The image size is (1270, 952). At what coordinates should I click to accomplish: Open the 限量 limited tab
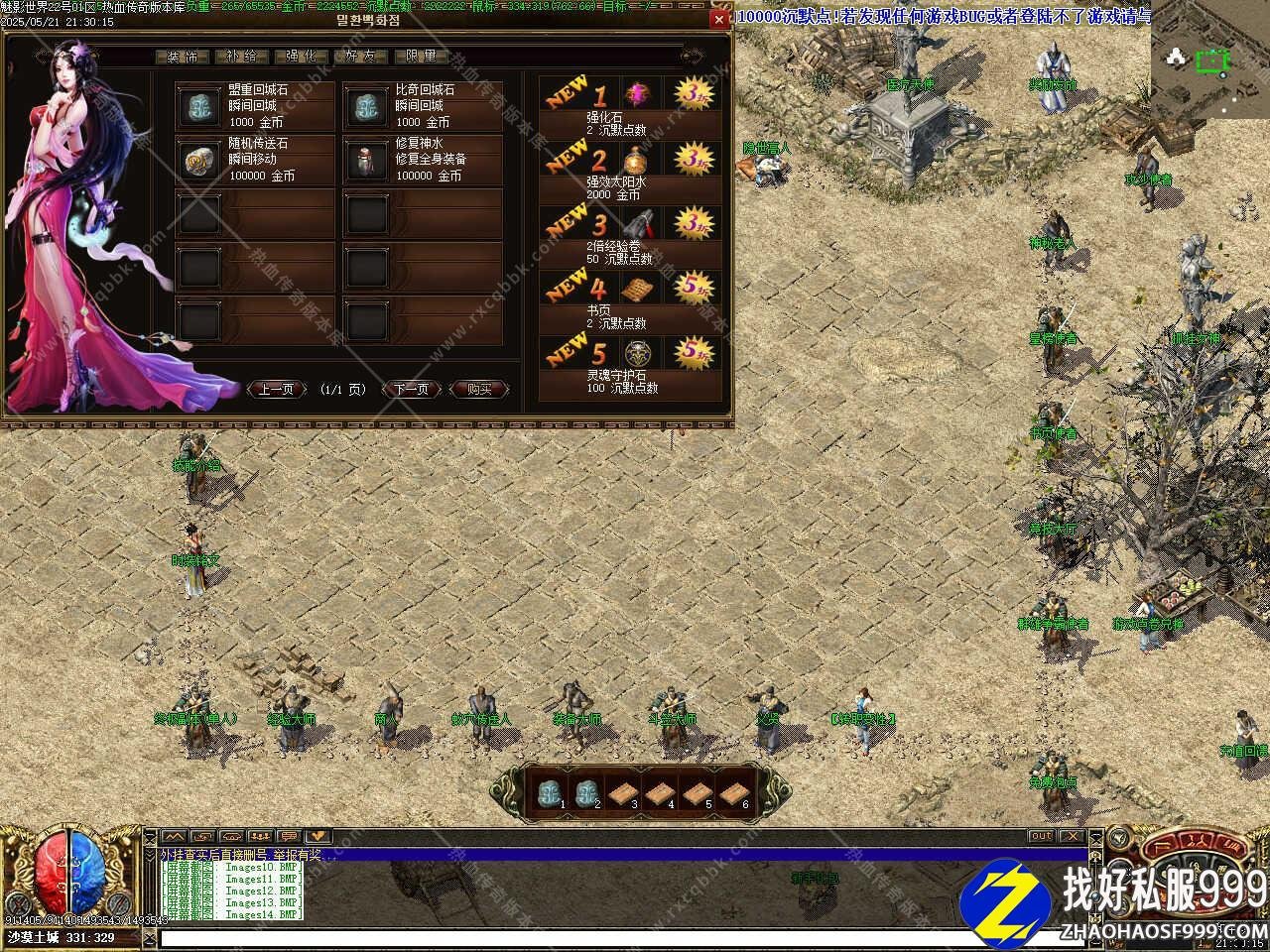(421, 57)
